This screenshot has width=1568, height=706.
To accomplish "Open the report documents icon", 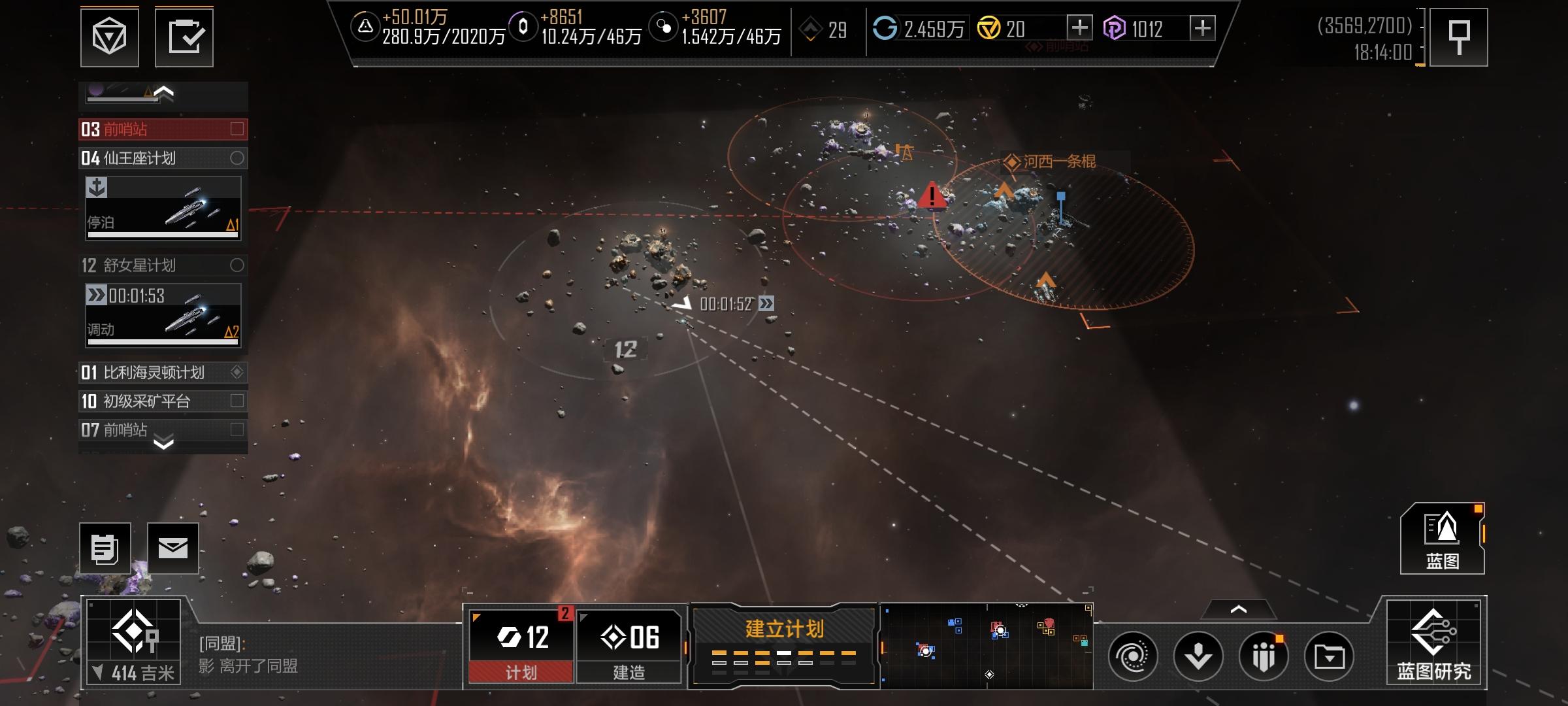I will point(105,548).
